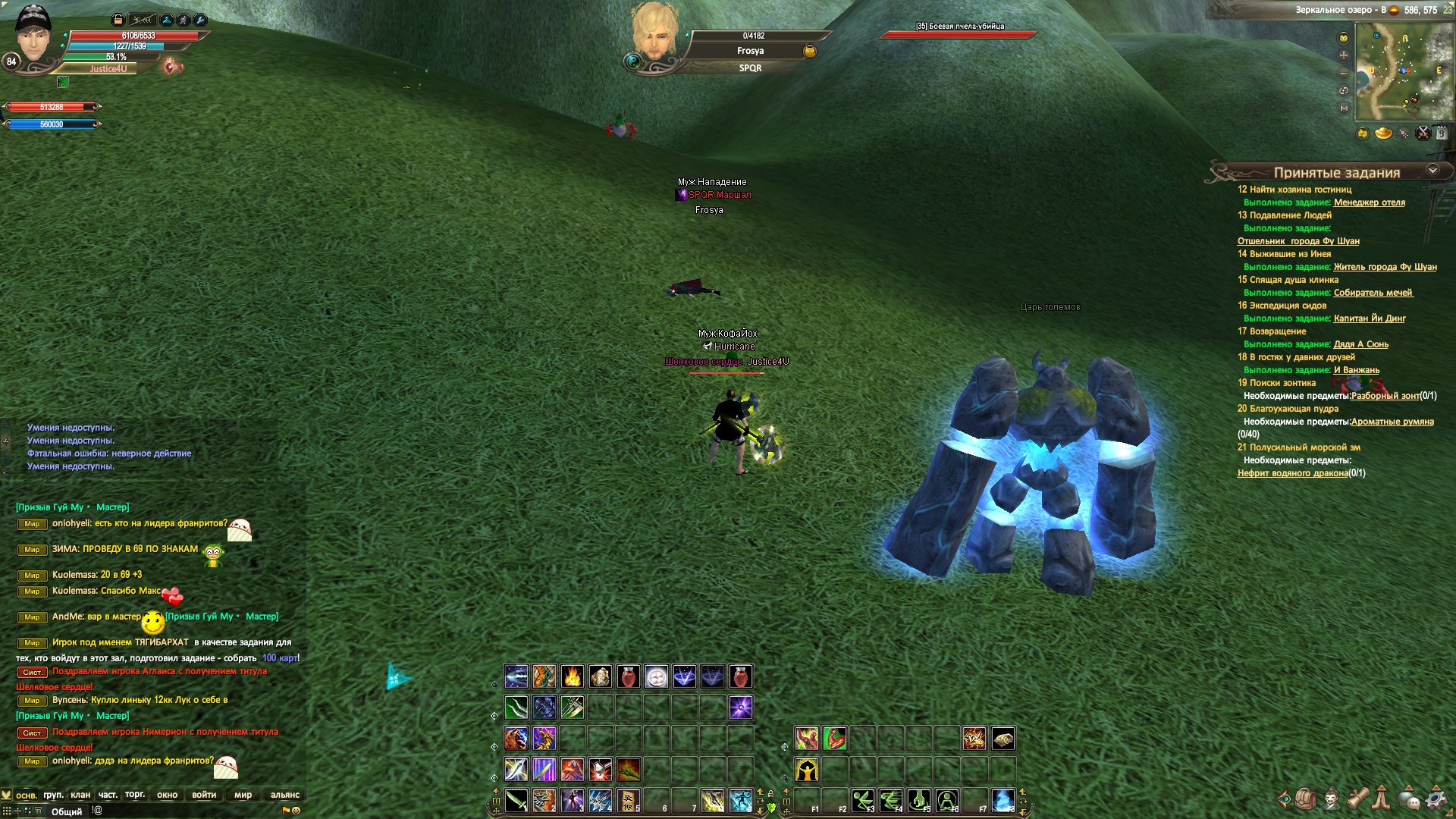Select Frosya's target portrait
The width and height of the screenshot is (1456, 819).
(654, 34)
